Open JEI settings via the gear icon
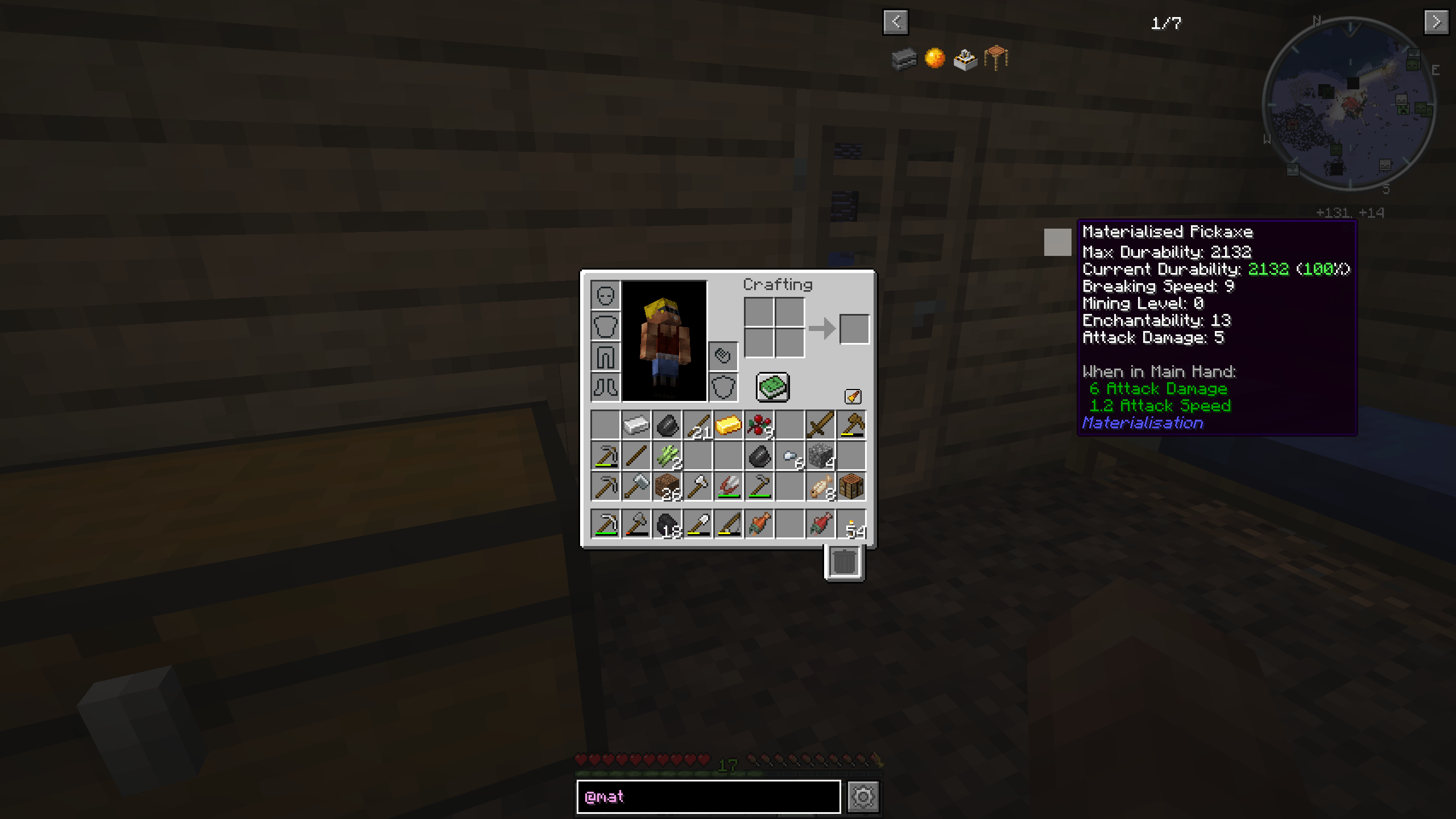 (864, 796)
